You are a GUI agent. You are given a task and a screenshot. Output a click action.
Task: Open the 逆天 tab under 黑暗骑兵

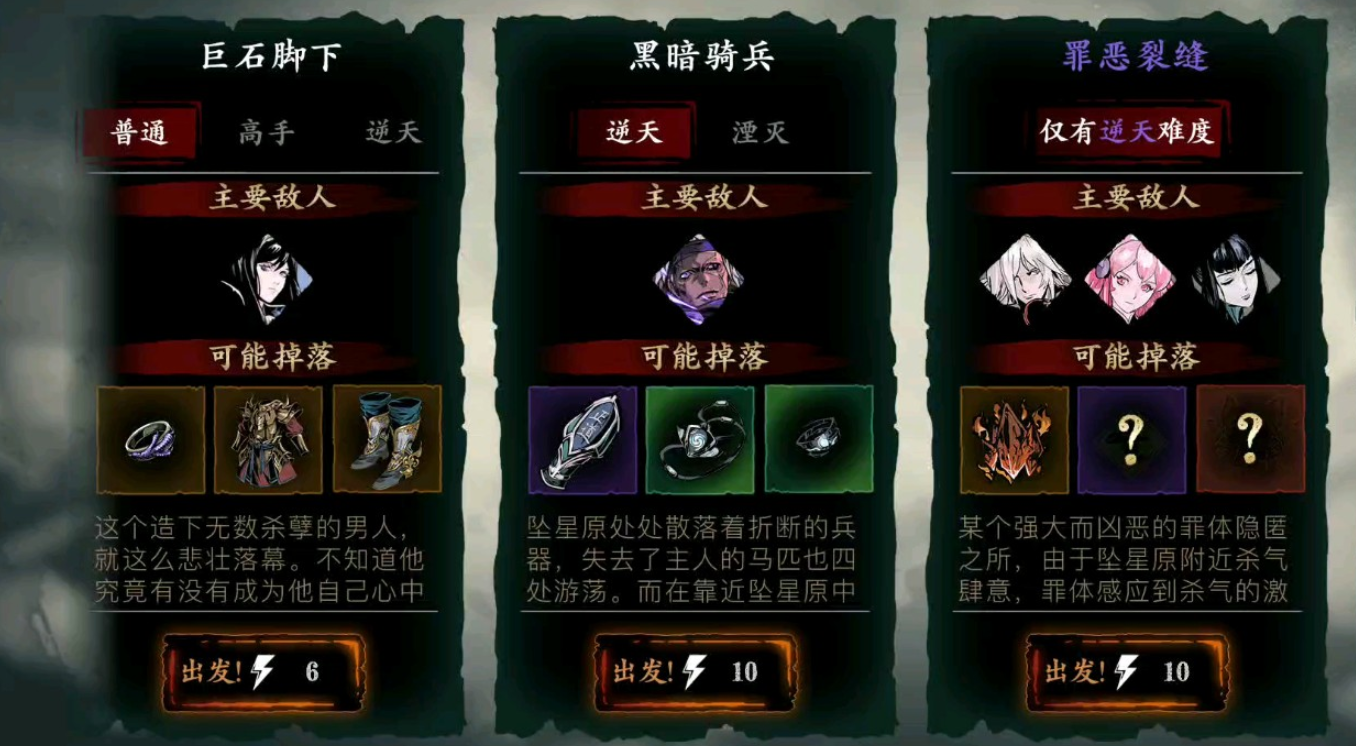[x=634, y=131]
